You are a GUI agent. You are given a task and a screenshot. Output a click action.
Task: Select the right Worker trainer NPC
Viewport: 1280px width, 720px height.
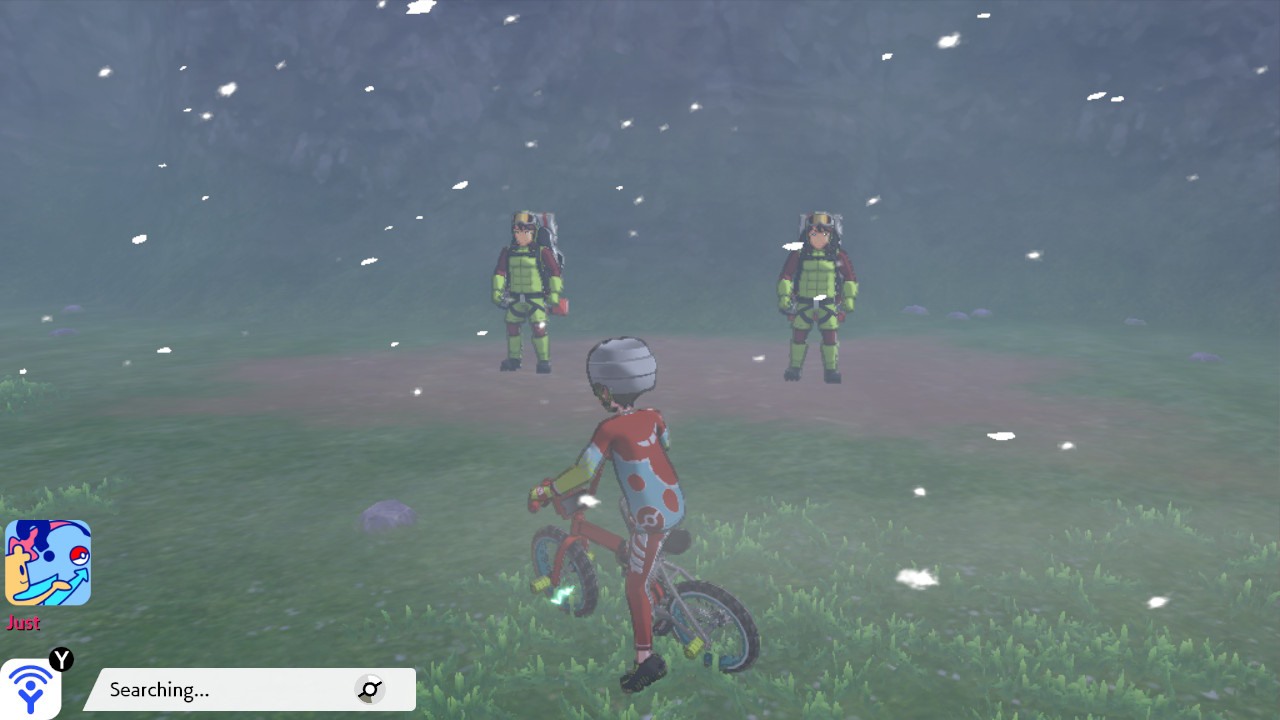click(x=815, y=295)
